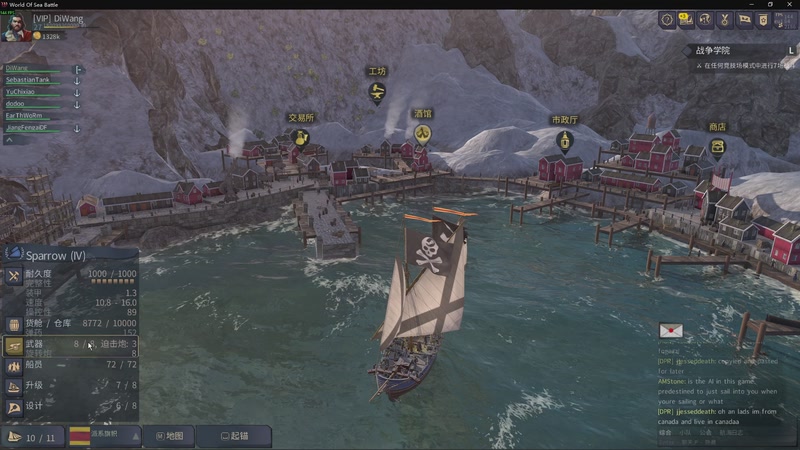Open the 战争学院 quest tracker
The height and width of the screenshot is (450, 800).
pyautogui.click(x=713, y=50)
